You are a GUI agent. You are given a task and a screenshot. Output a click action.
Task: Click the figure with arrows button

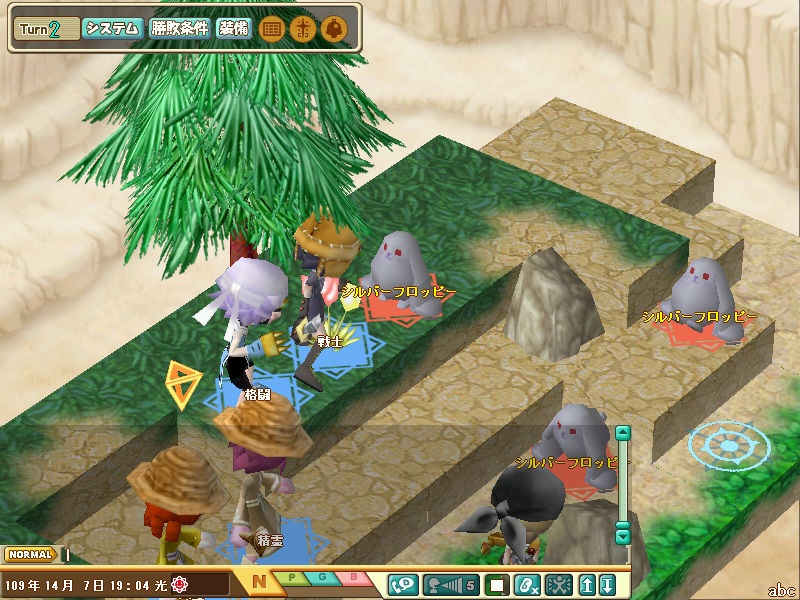pos(558,584)
